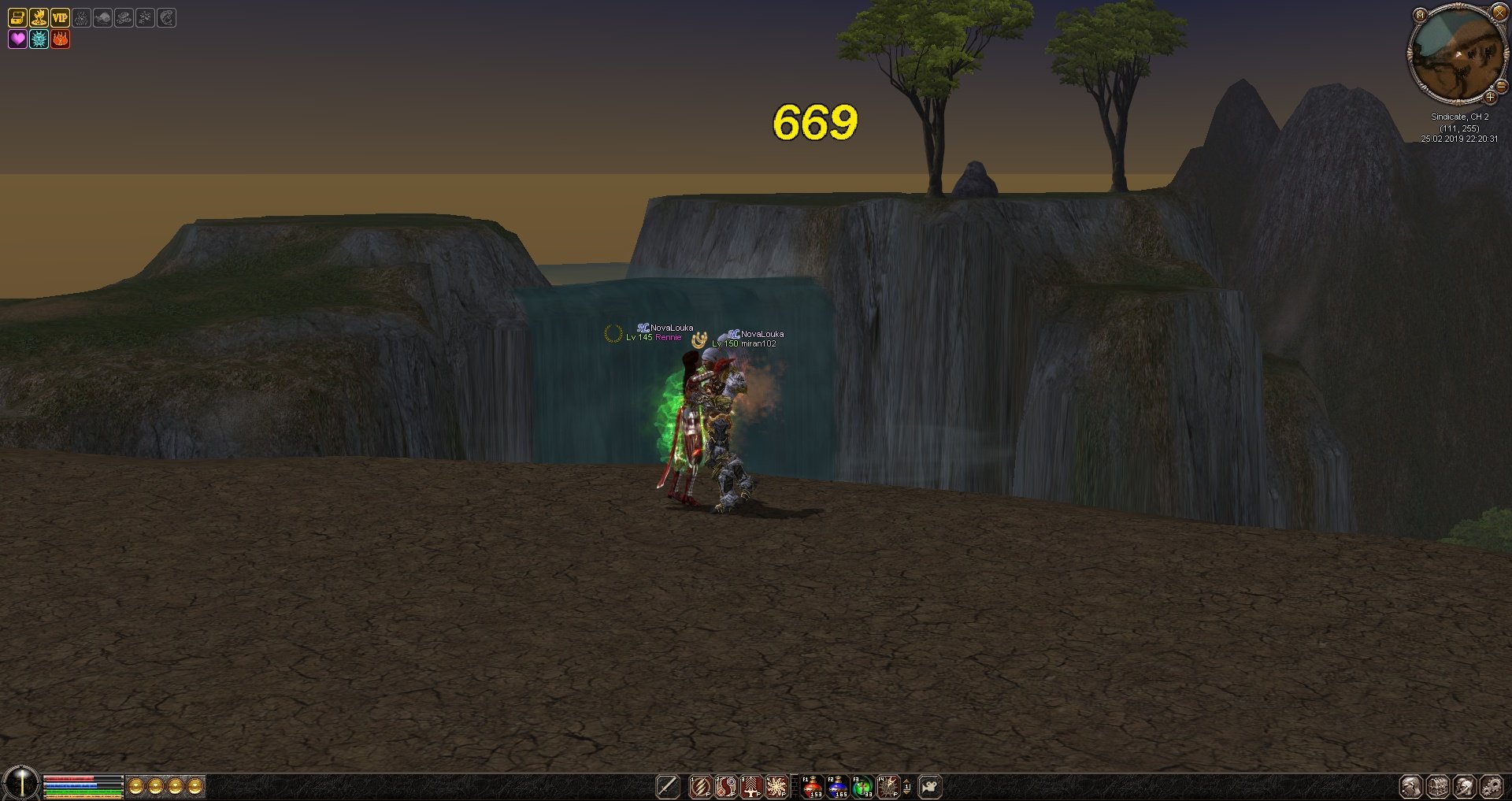The image size is (1512, 801).
Task: Use the red potion in F1 slot
Action: click(x=812, y=786)
